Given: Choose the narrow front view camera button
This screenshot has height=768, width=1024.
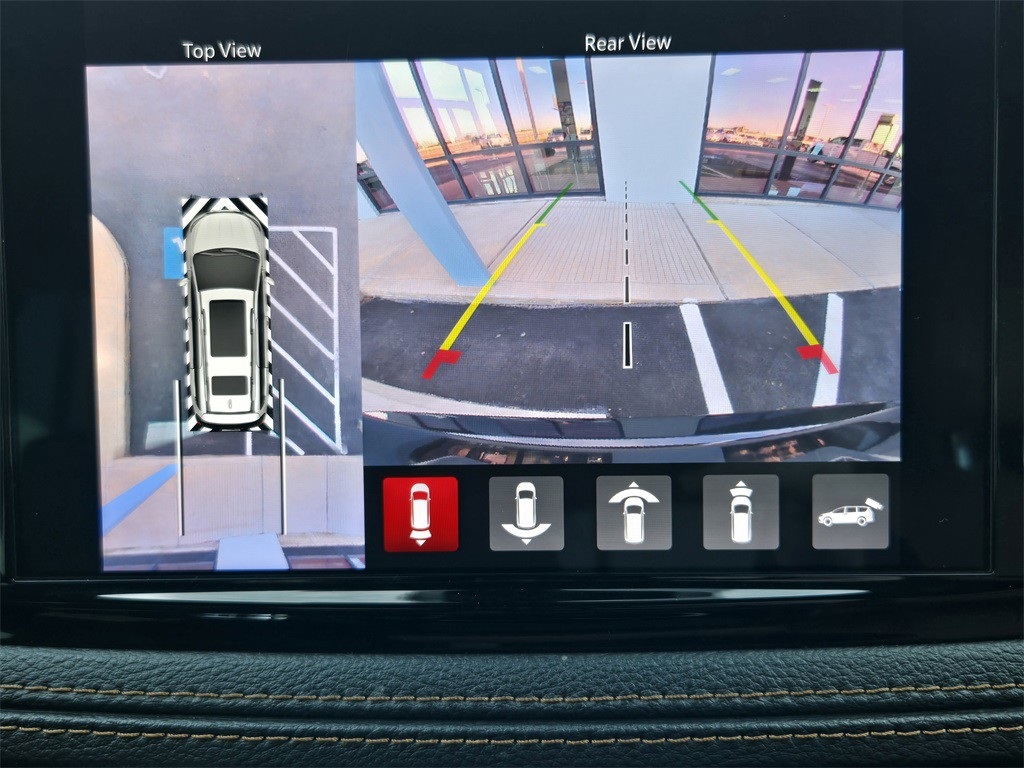Looking at the screenshot, I should click(740, 513).
